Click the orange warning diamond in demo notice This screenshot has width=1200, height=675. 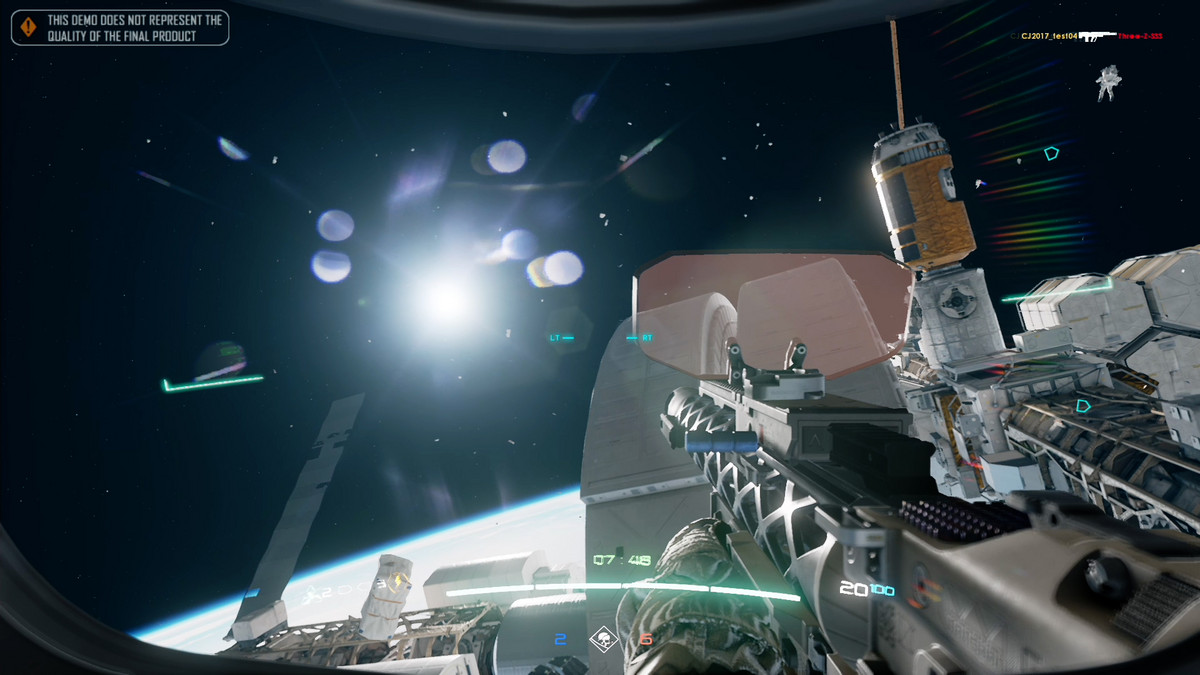click(28, 27)
